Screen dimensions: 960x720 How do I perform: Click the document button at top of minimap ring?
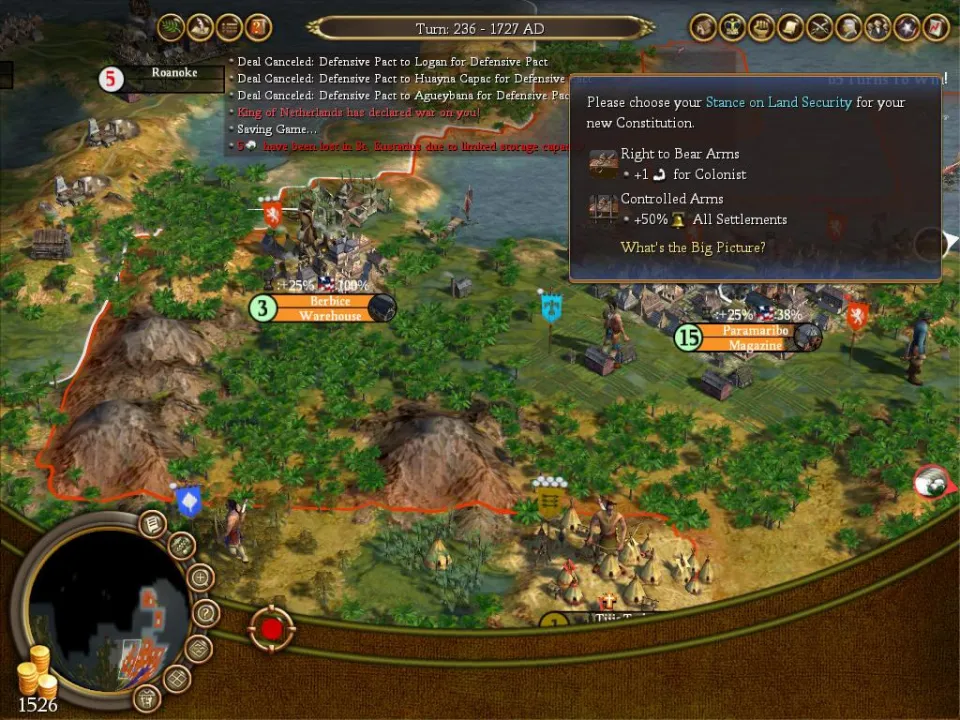[152, 522]
